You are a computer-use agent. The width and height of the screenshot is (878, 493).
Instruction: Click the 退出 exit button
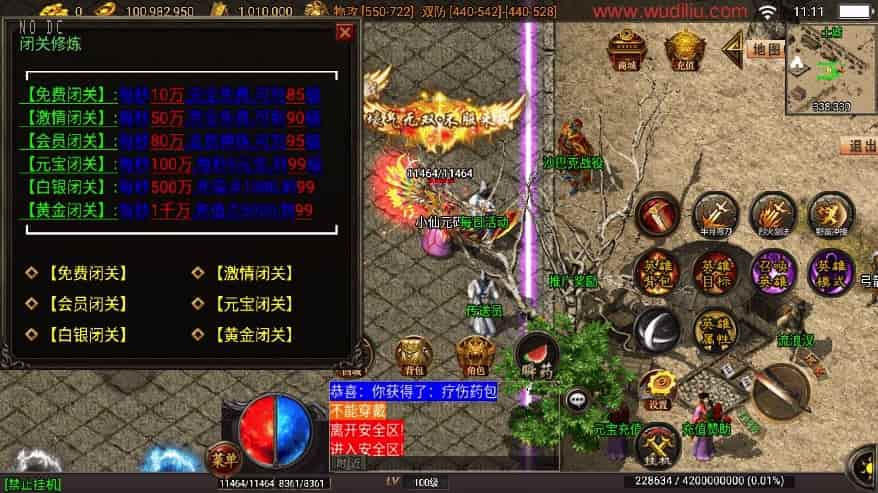[x=858, y=145]
